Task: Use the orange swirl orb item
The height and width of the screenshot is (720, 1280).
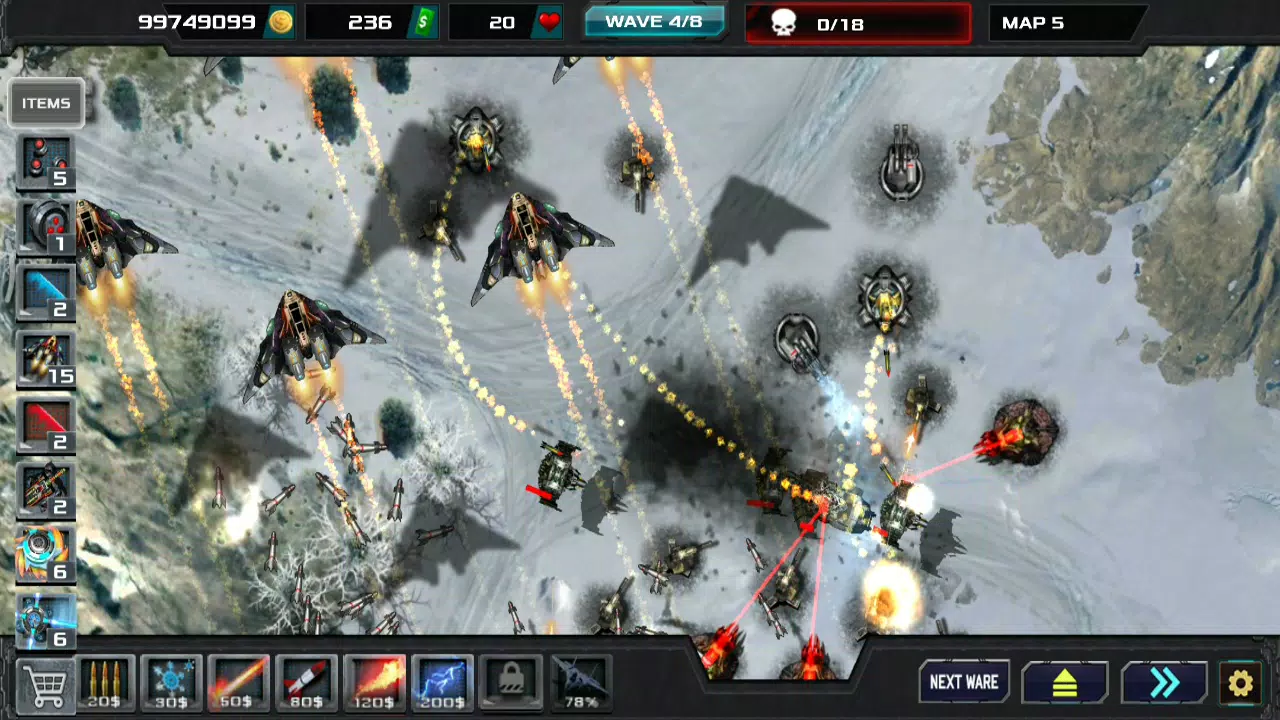Action: coord(46,556)
